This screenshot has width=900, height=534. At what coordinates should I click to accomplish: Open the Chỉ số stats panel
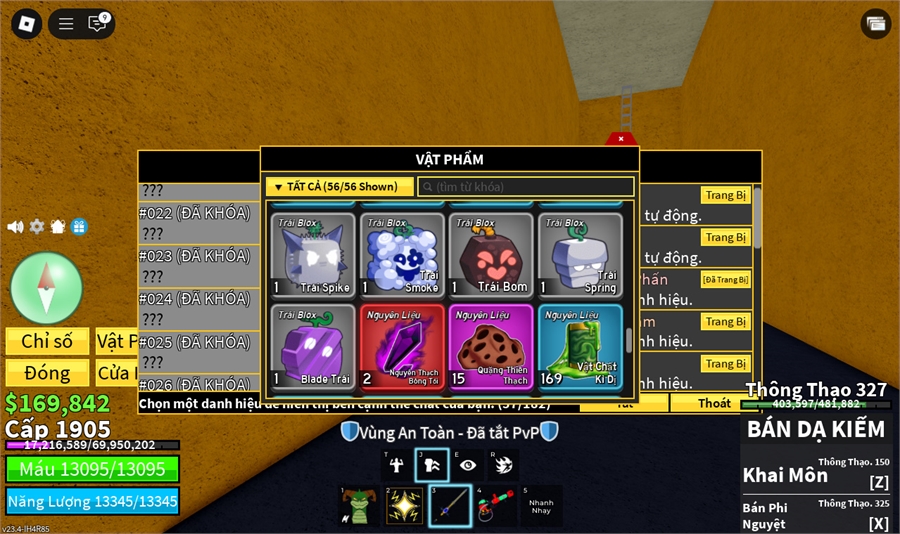47,341
